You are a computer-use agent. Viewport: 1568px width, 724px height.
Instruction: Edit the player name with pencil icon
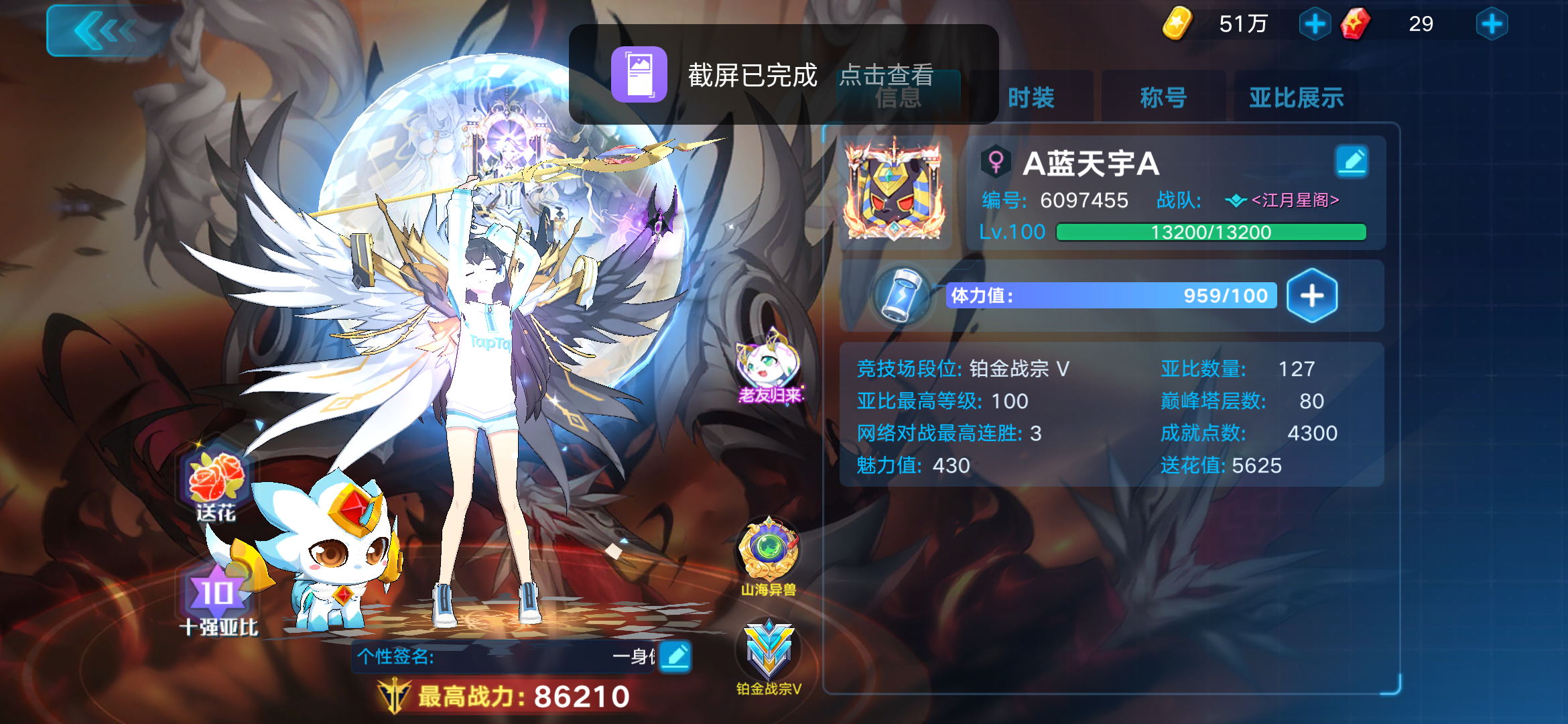pyautogui.click(x=1353, y=162)
